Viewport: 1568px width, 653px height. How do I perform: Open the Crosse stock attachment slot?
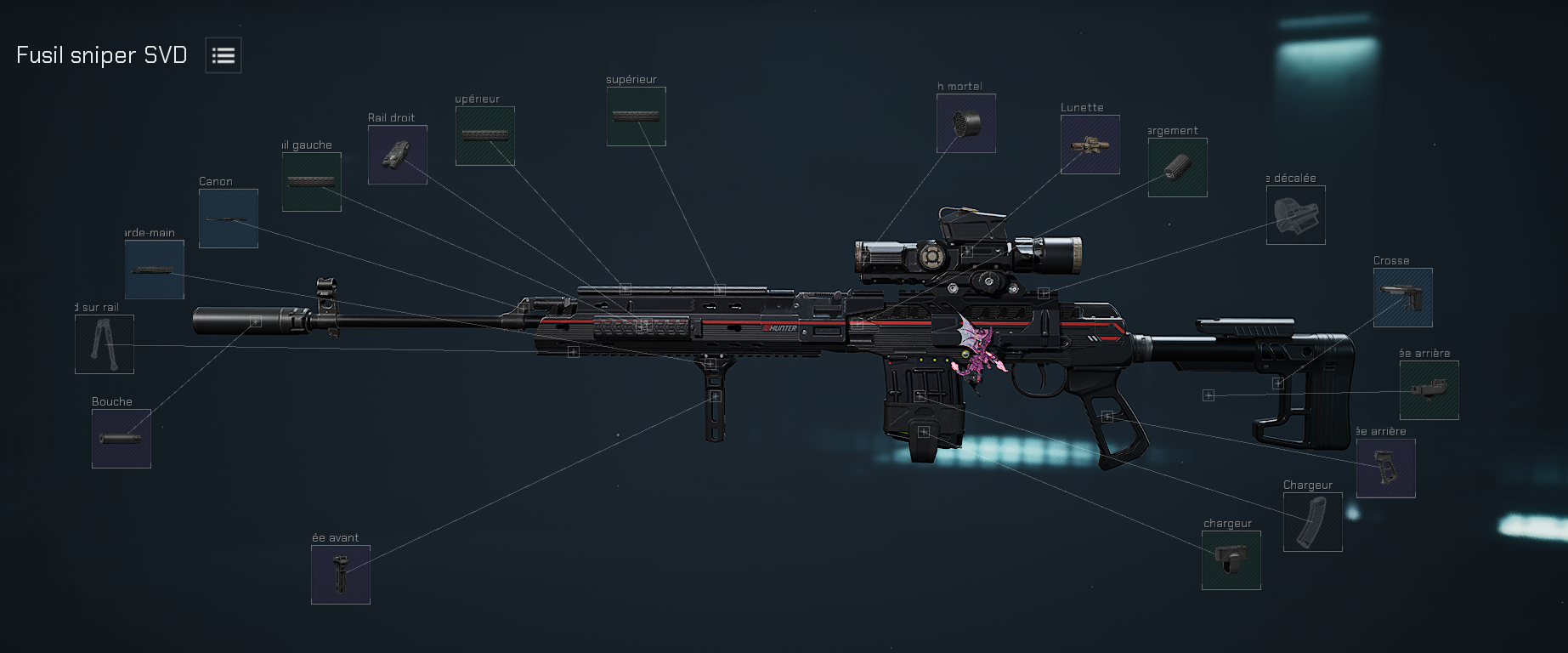pos(1402,298)
